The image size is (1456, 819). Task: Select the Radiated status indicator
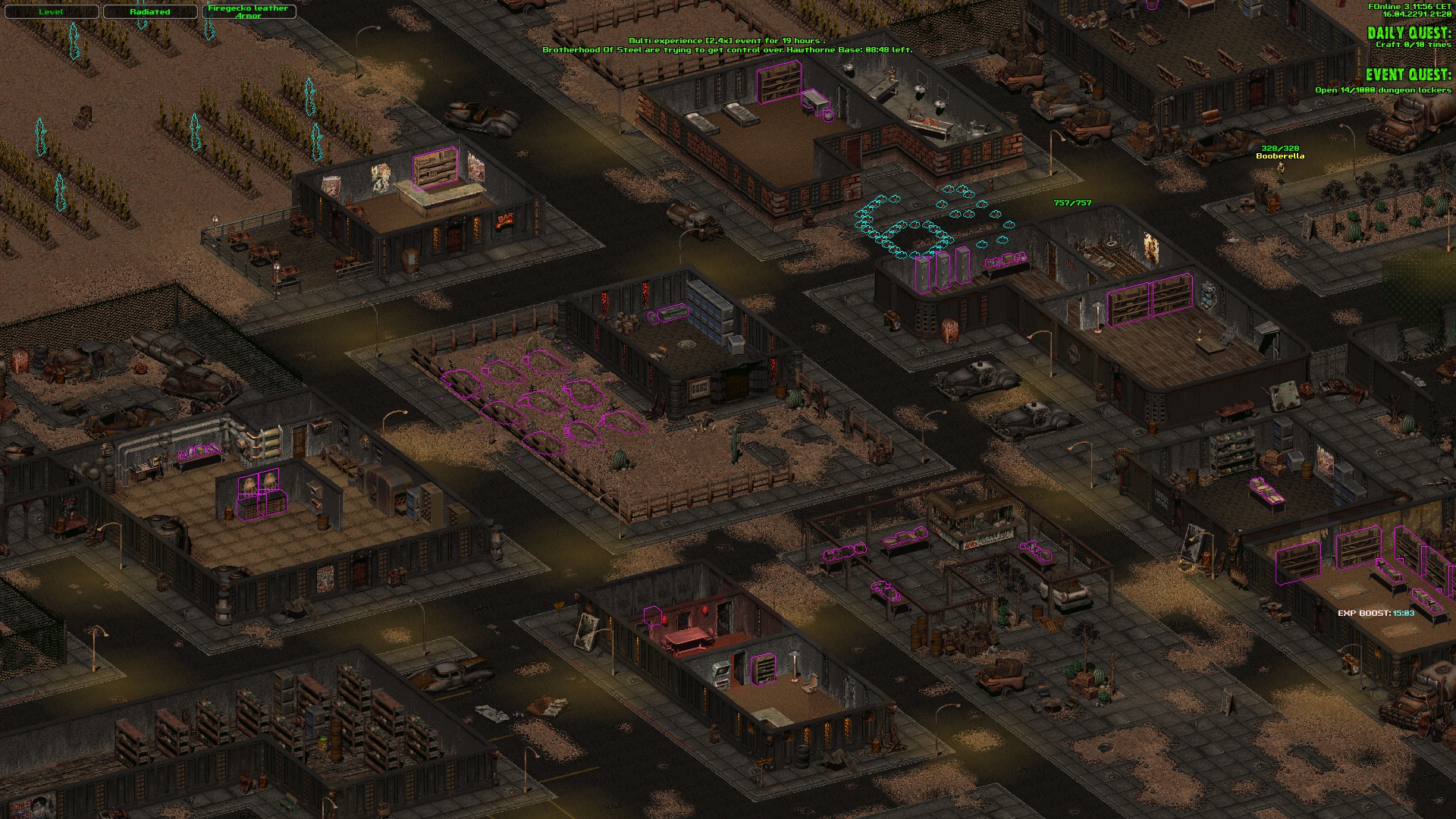point(149,12)
